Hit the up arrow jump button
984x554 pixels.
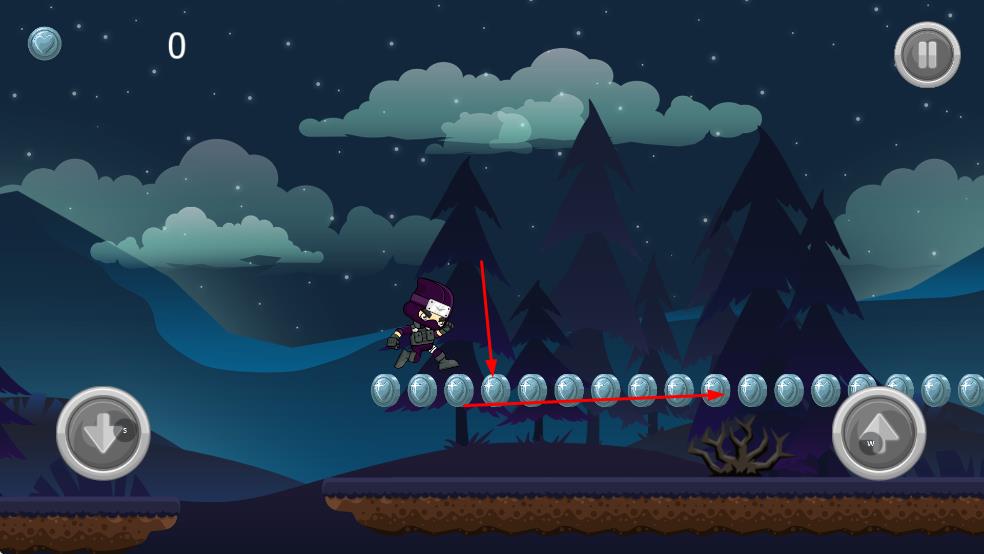pos(878,433)
